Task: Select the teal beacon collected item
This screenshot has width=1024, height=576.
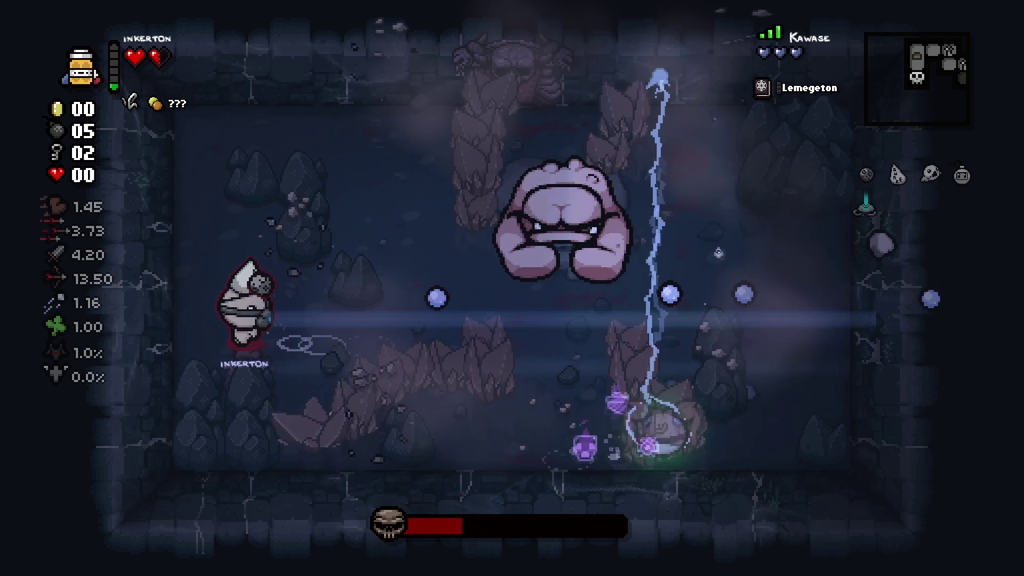Action: coord(865,205)
